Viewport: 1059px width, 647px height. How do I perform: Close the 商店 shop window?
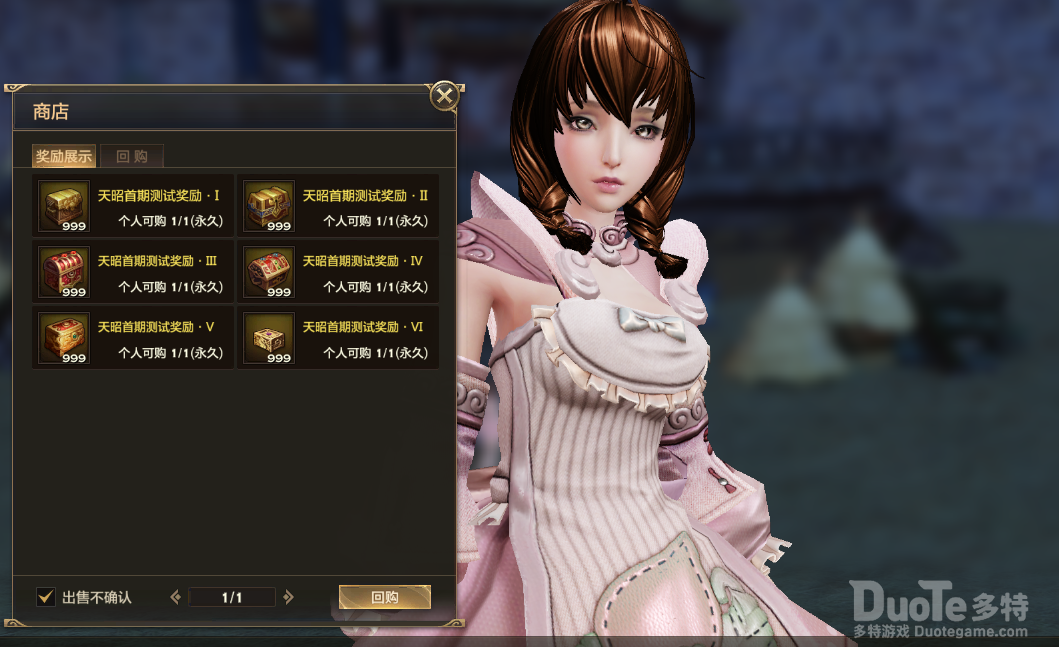tap(444, 96)
